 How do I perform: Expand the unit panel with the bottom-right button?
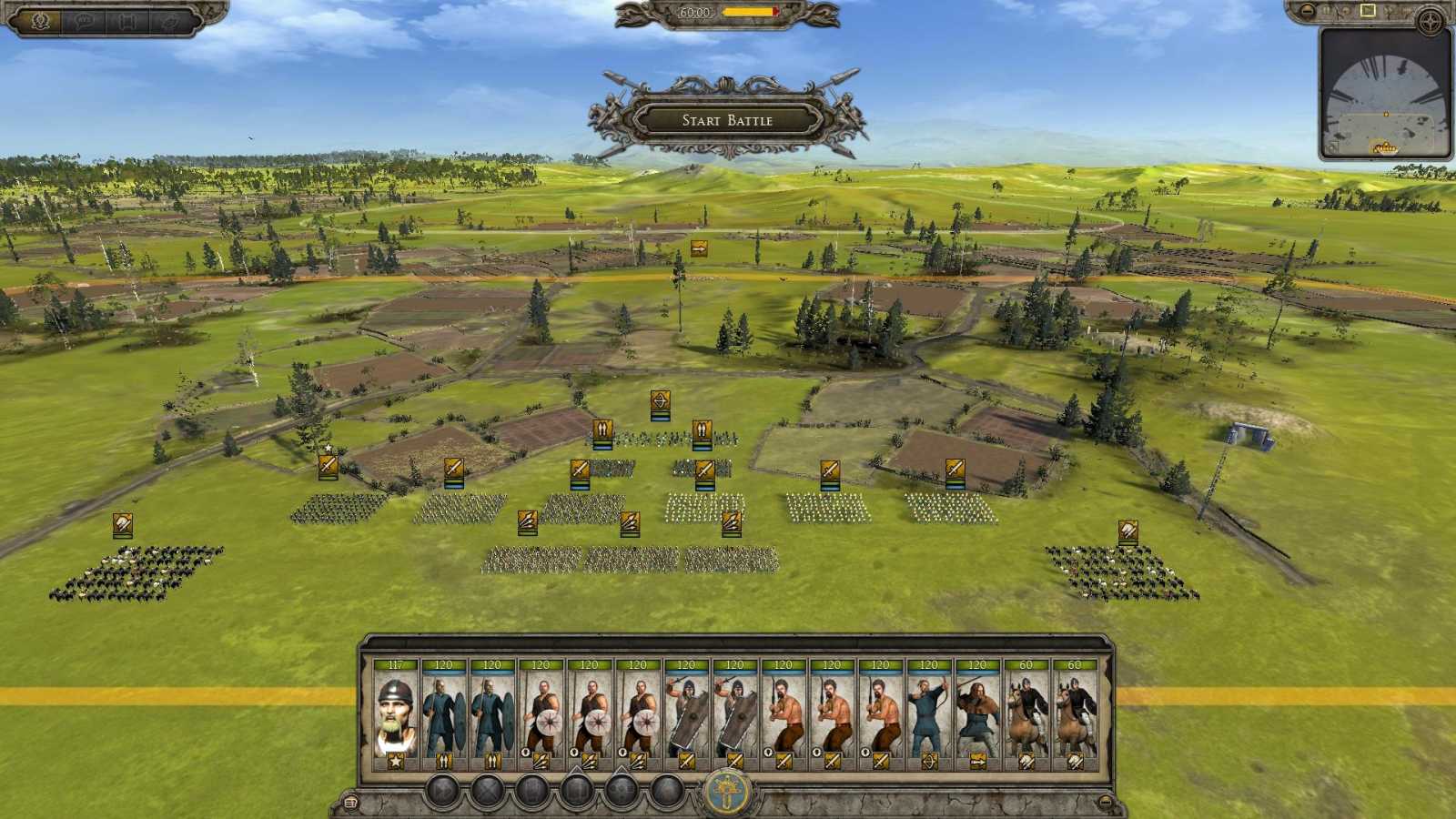(x=1106, y=802)
